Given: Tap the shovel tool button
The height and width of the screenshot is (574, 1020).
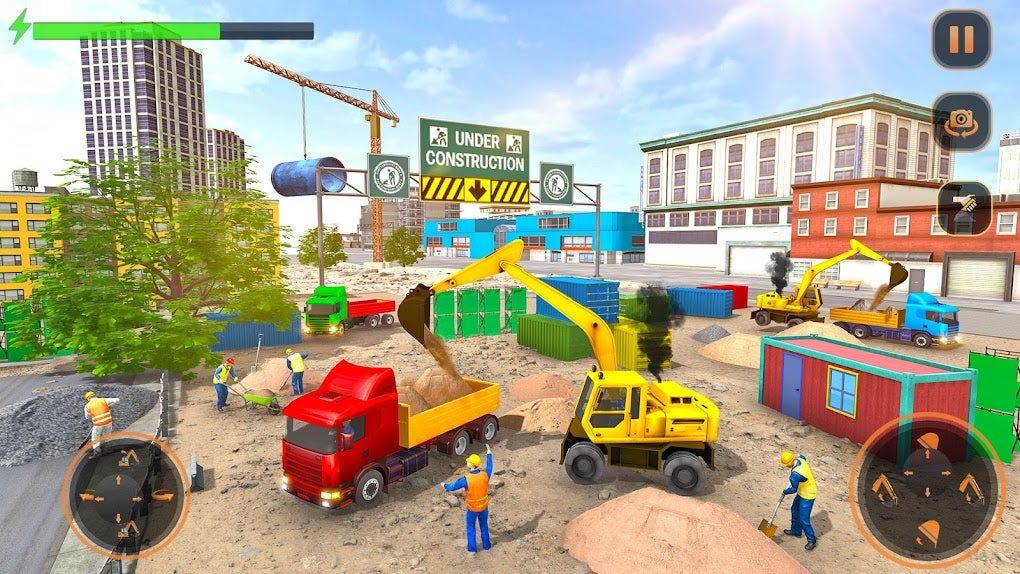Looking at the screenshot, I should pyautogui.click(x=964, y=207).
